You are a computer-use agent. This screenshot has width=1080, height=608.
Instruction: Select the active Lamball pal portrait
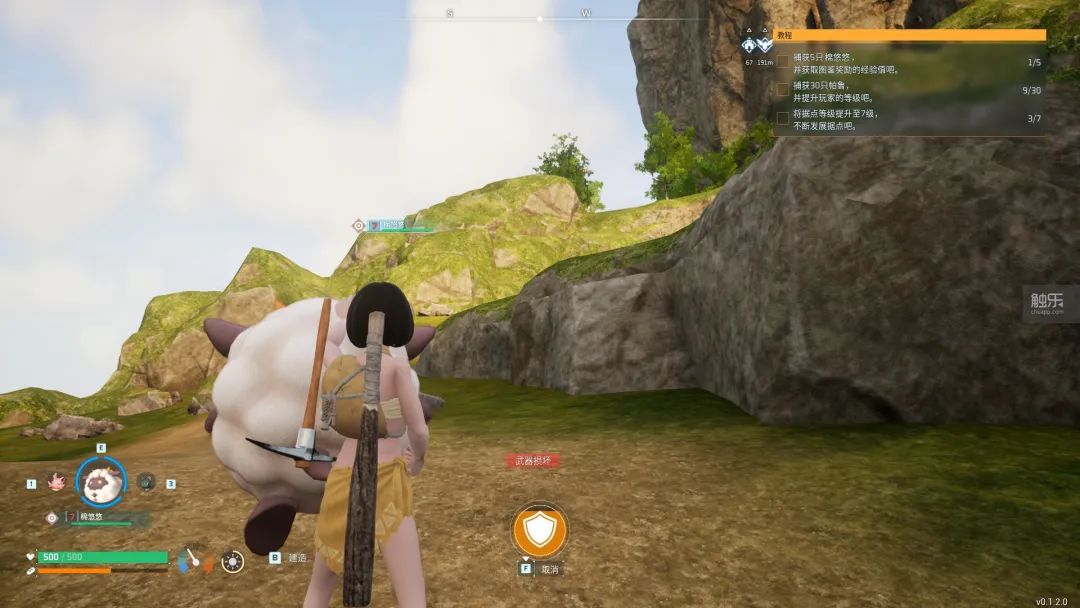coord(101,482)
